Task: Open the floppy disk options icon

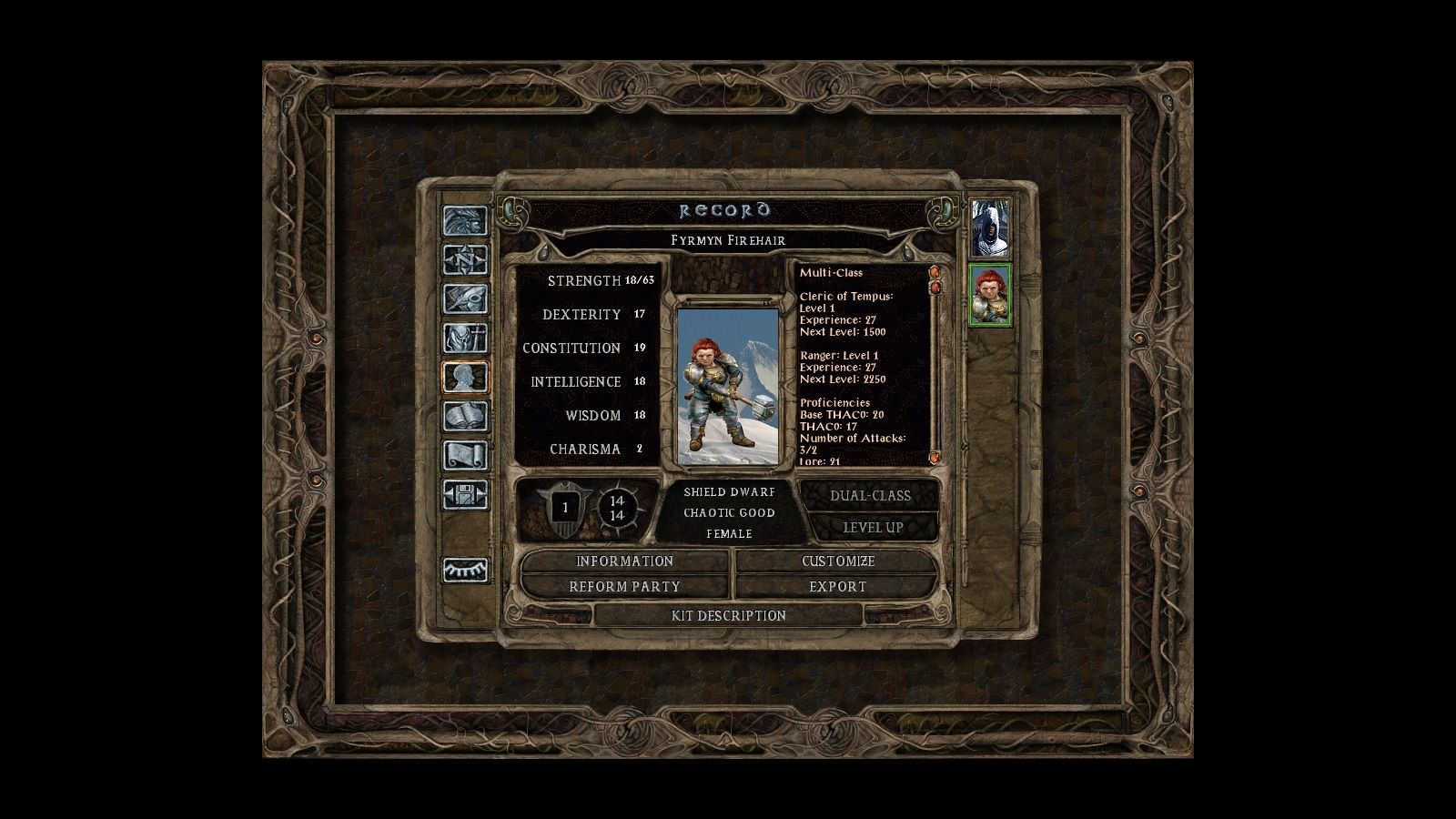Action: pyautogui.click(x=465, y=495)
